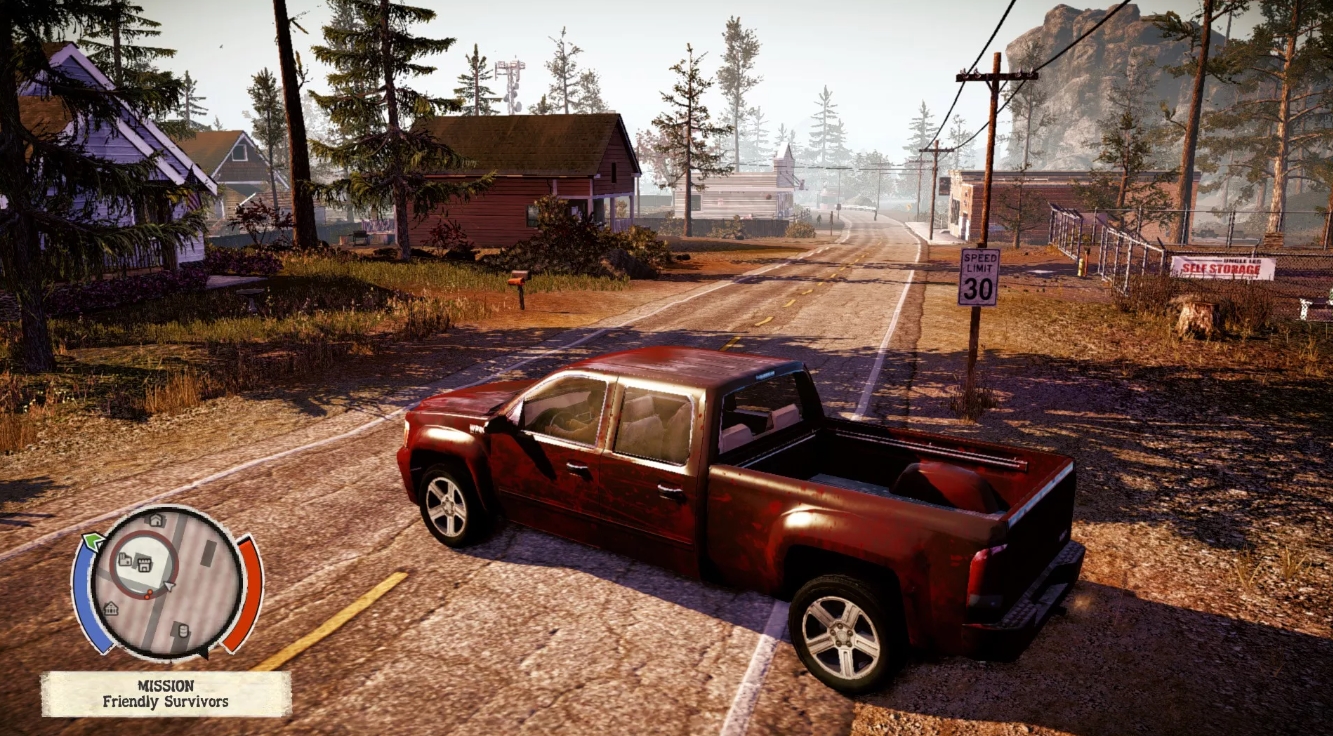Click the warehouse icon in the minimap center

pos(124,558)
